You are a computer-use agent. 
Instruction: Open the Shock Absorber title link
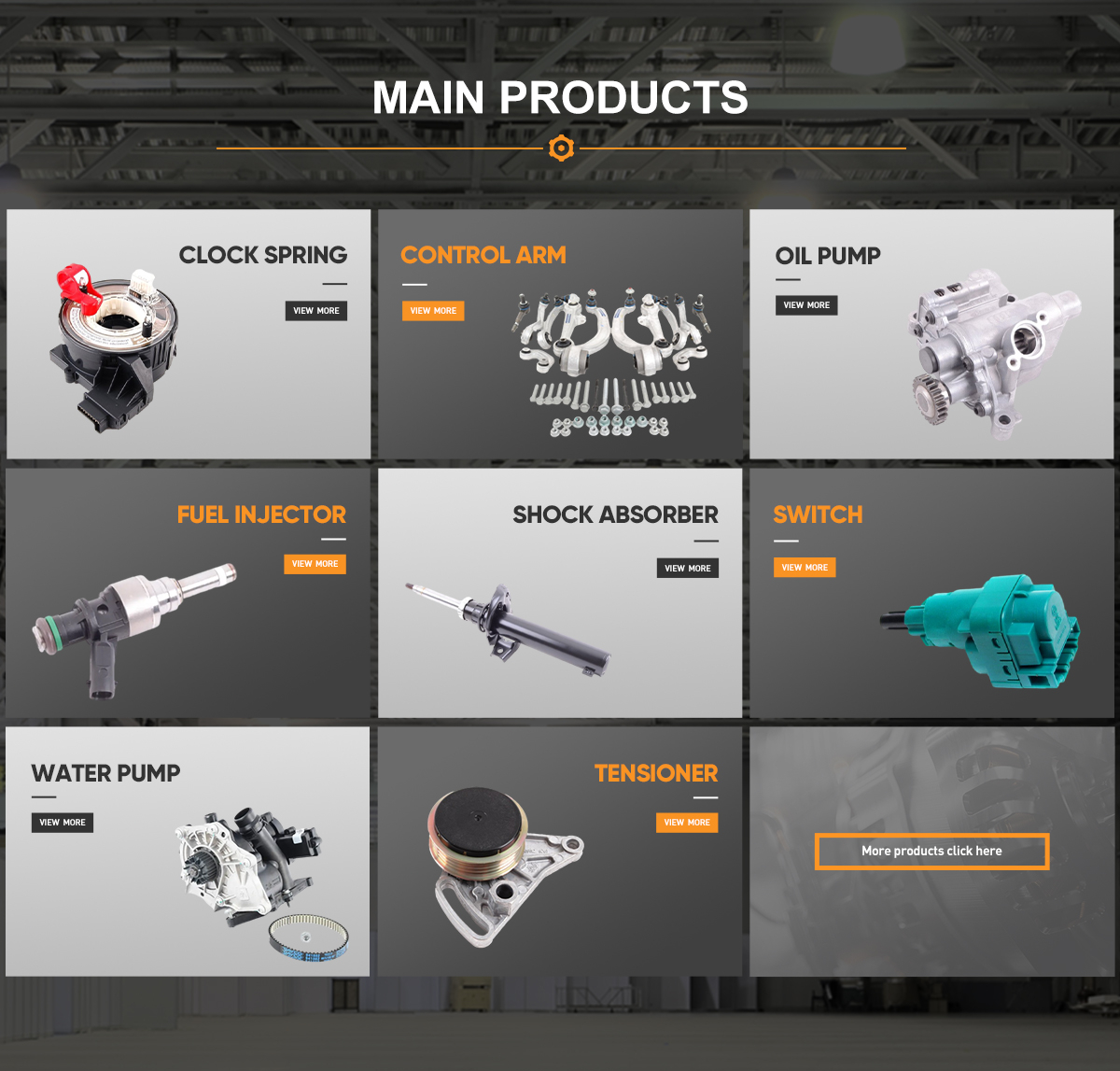coord(615,514)
